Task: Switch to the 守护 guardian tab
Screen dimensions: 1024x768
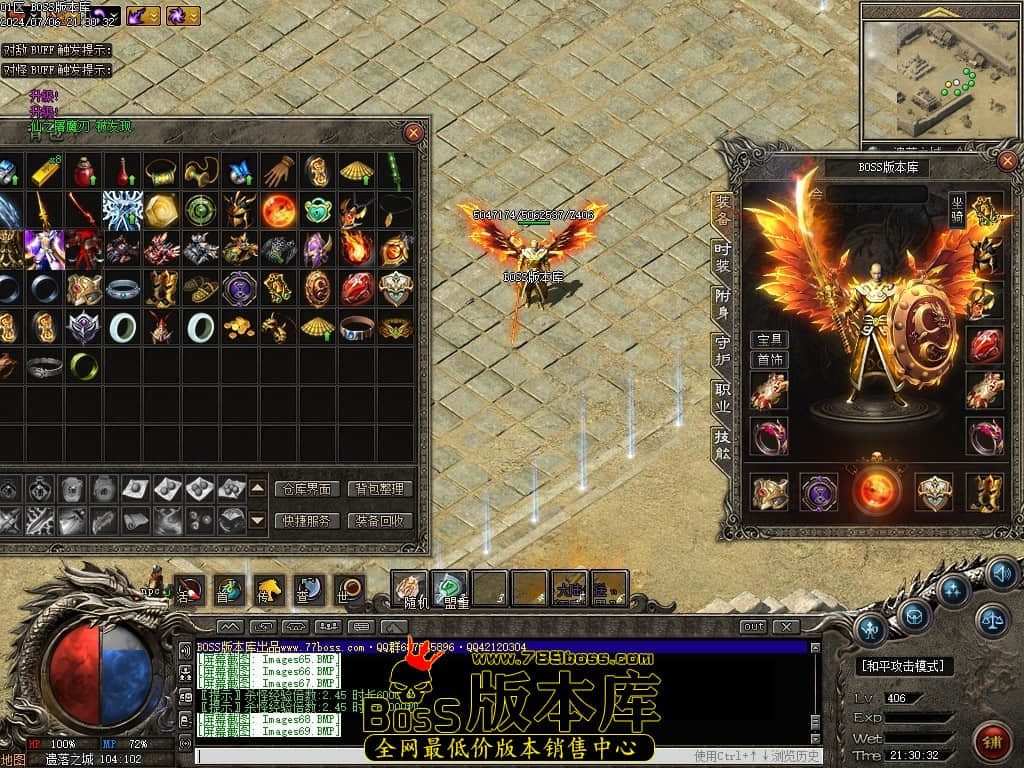Action: coord(722,348)
